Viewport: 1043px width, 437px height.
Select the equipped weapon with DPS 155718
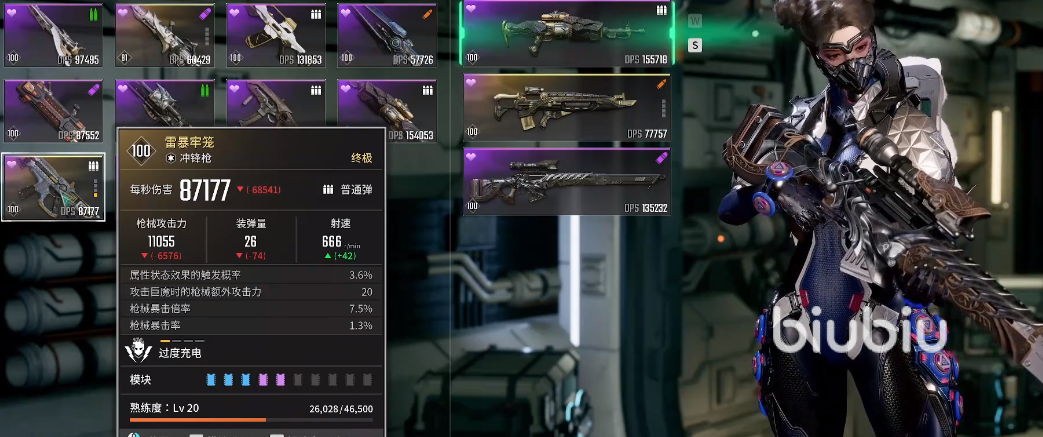(566, 33)
